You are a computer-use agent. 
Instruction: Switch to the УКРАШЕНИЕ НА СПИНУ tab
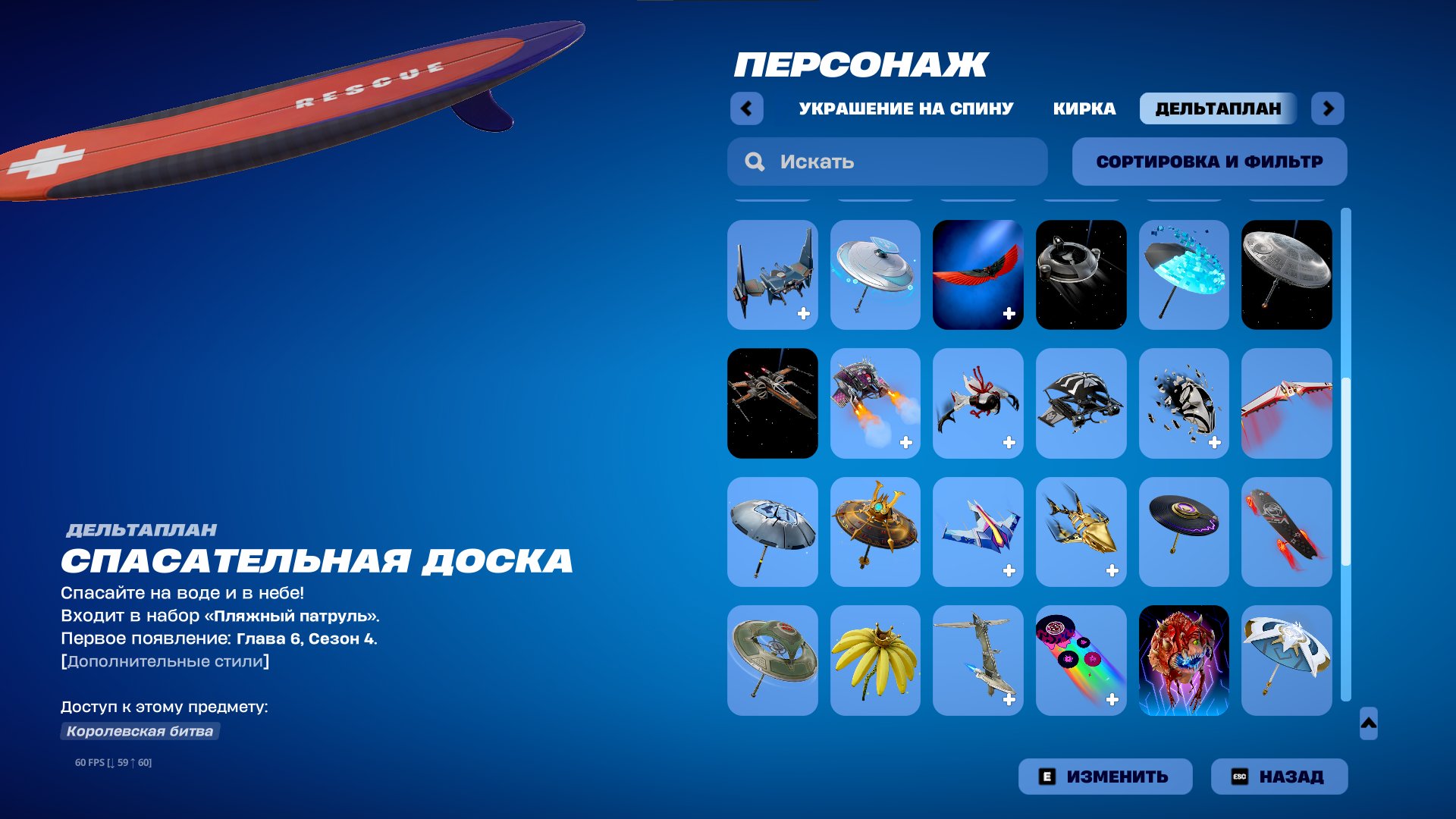(x=904, y=108)
